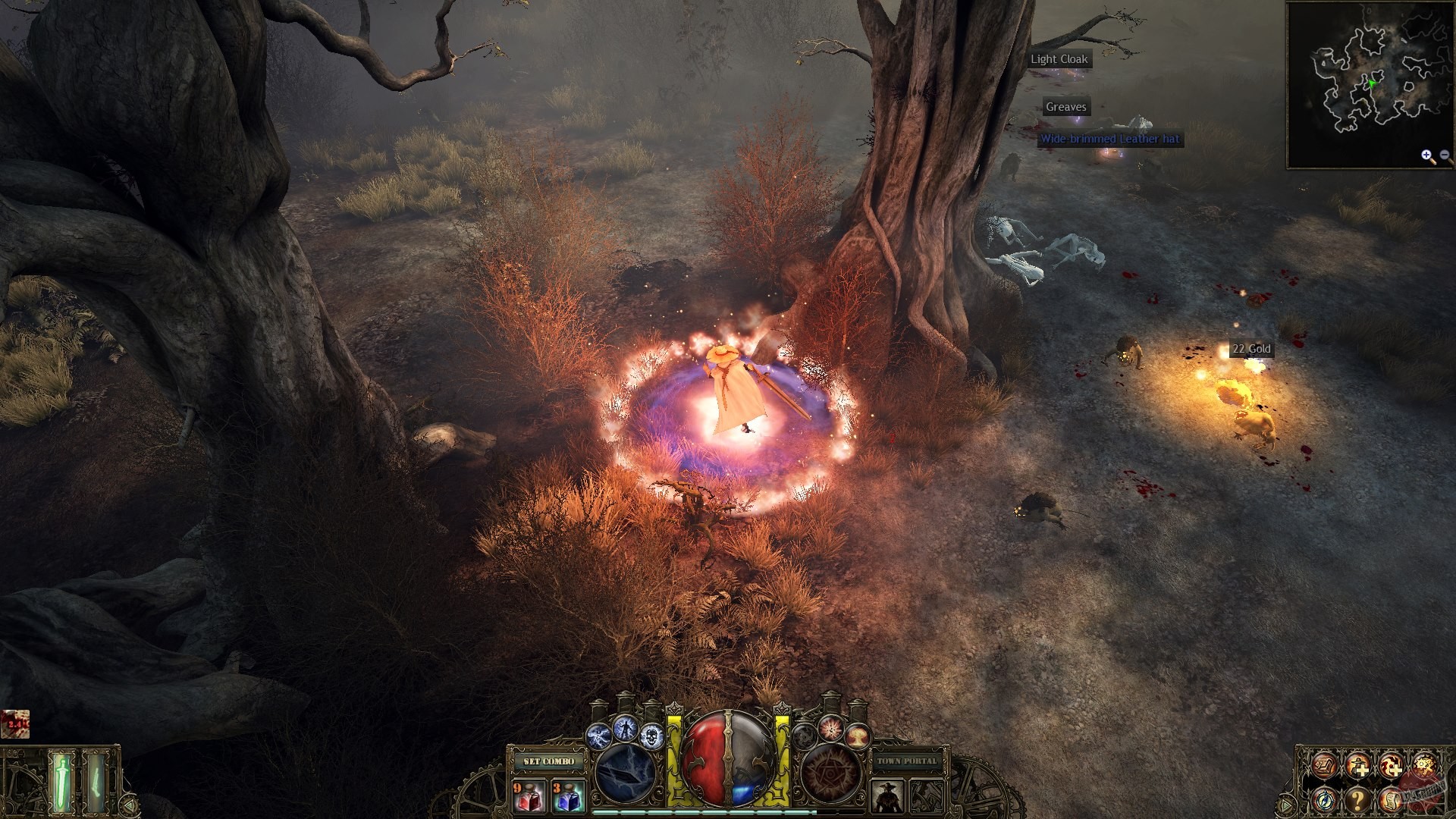This screenshot has height=819, width=1456.
Task: Open the quest log scroll icon
Action: pos(1392,801)
